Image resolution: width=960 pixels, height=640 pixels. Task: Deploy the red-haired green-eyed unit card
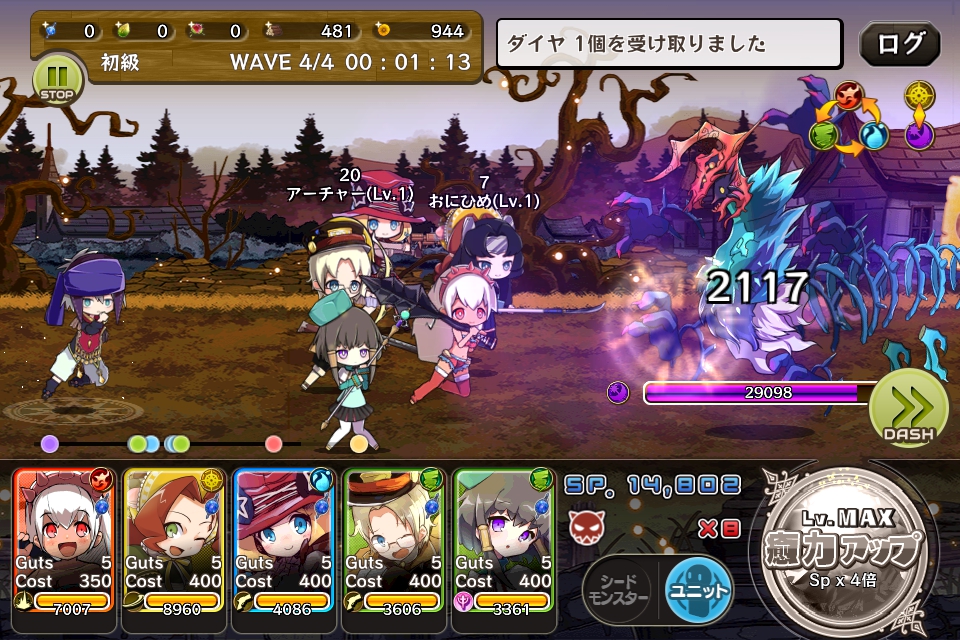pyautogui.click(x=173, y=539)
